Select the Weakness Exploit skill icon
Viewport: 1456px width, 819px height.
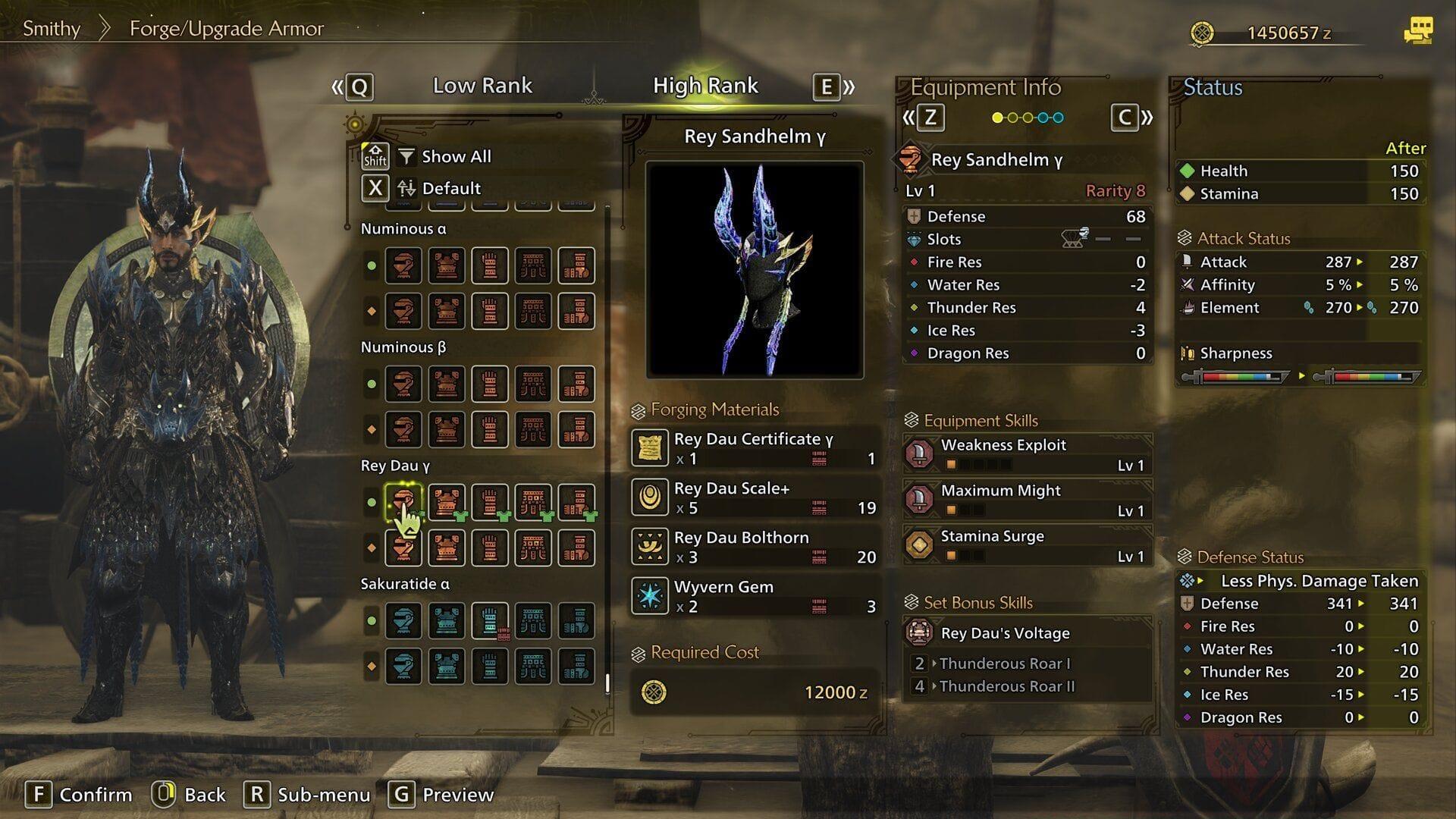[920, 454]
